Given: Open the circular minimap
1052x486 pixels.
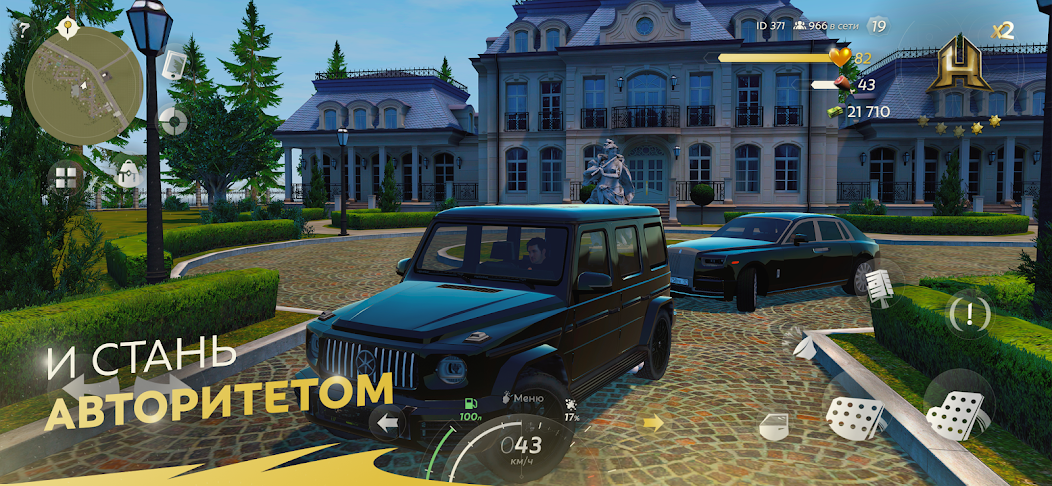Looking at the screenshot, I should tap(68, 71).
